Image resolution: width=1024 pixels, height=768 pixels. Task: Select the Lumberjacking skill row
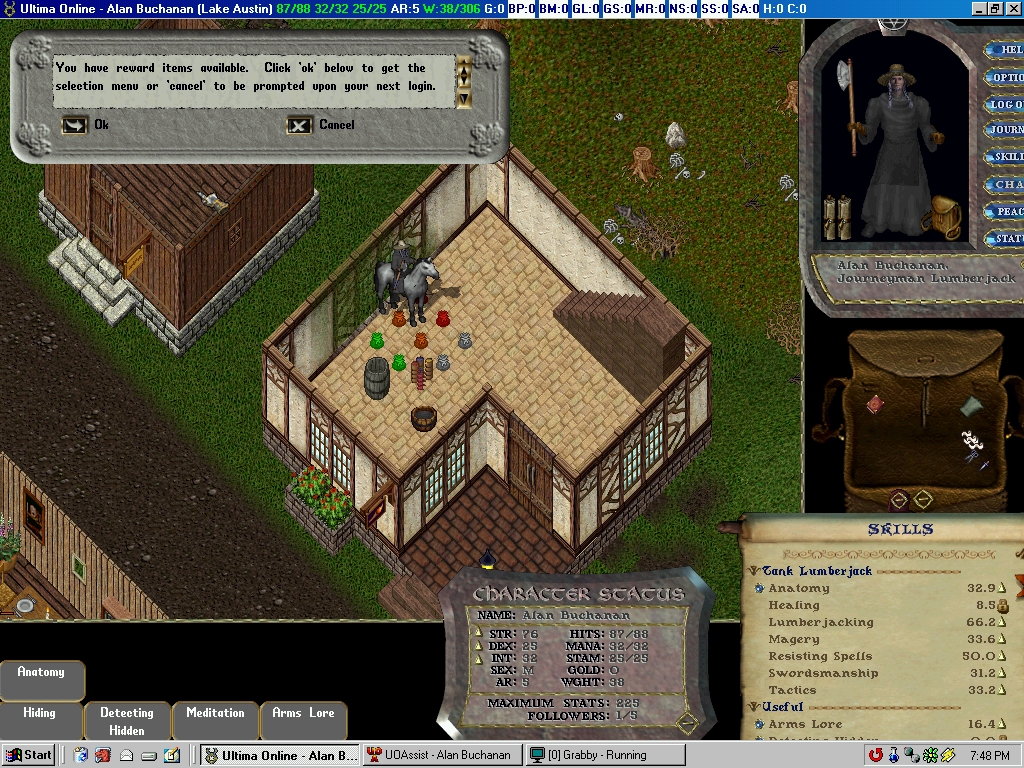[x=821, y=622]
